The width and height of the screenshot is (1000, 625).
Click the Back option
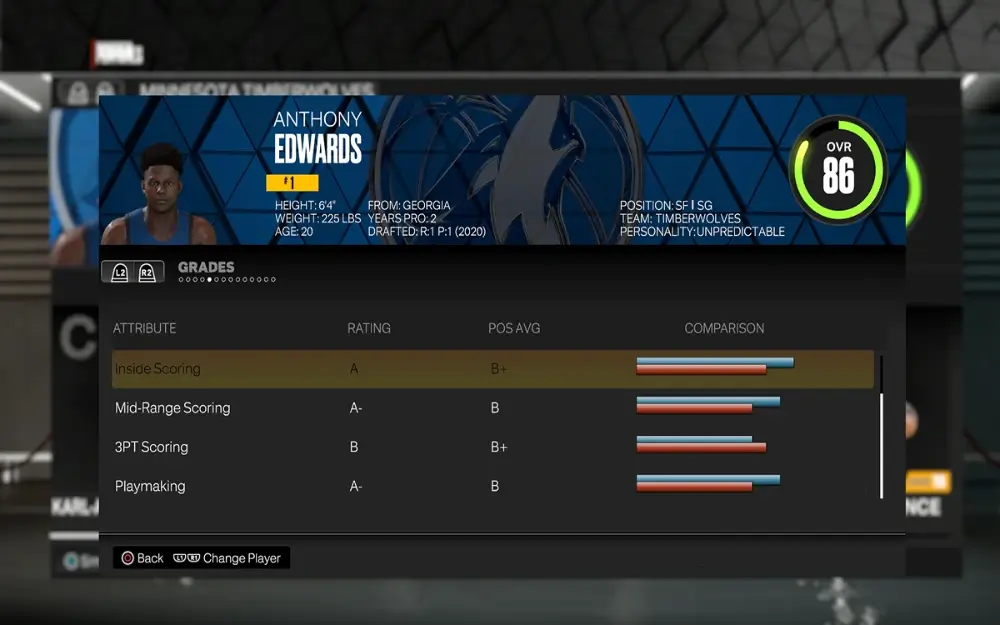[x=142, y=558]
